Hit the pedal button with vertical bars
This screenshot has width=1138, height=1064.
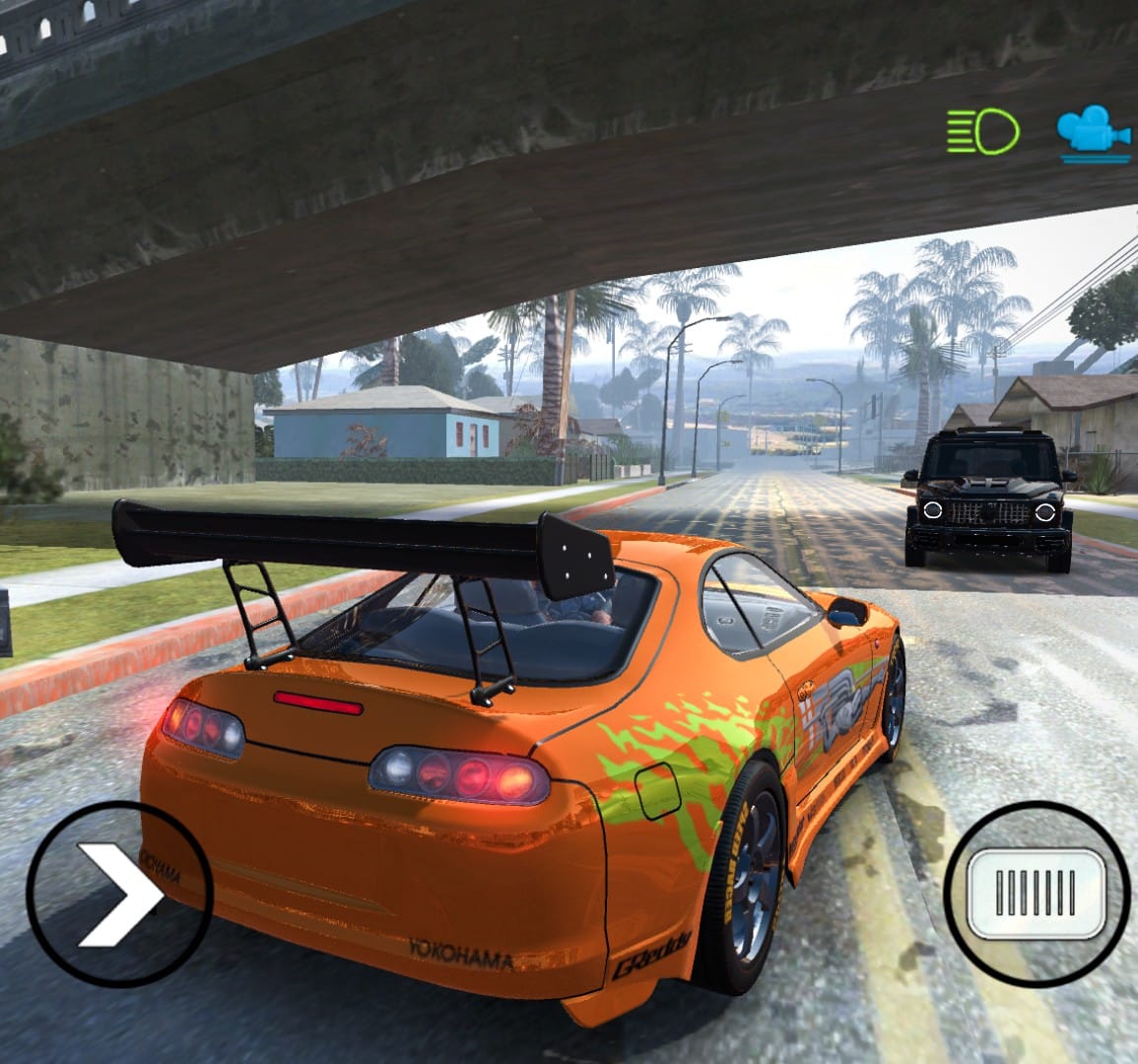tap(1035, 894)
